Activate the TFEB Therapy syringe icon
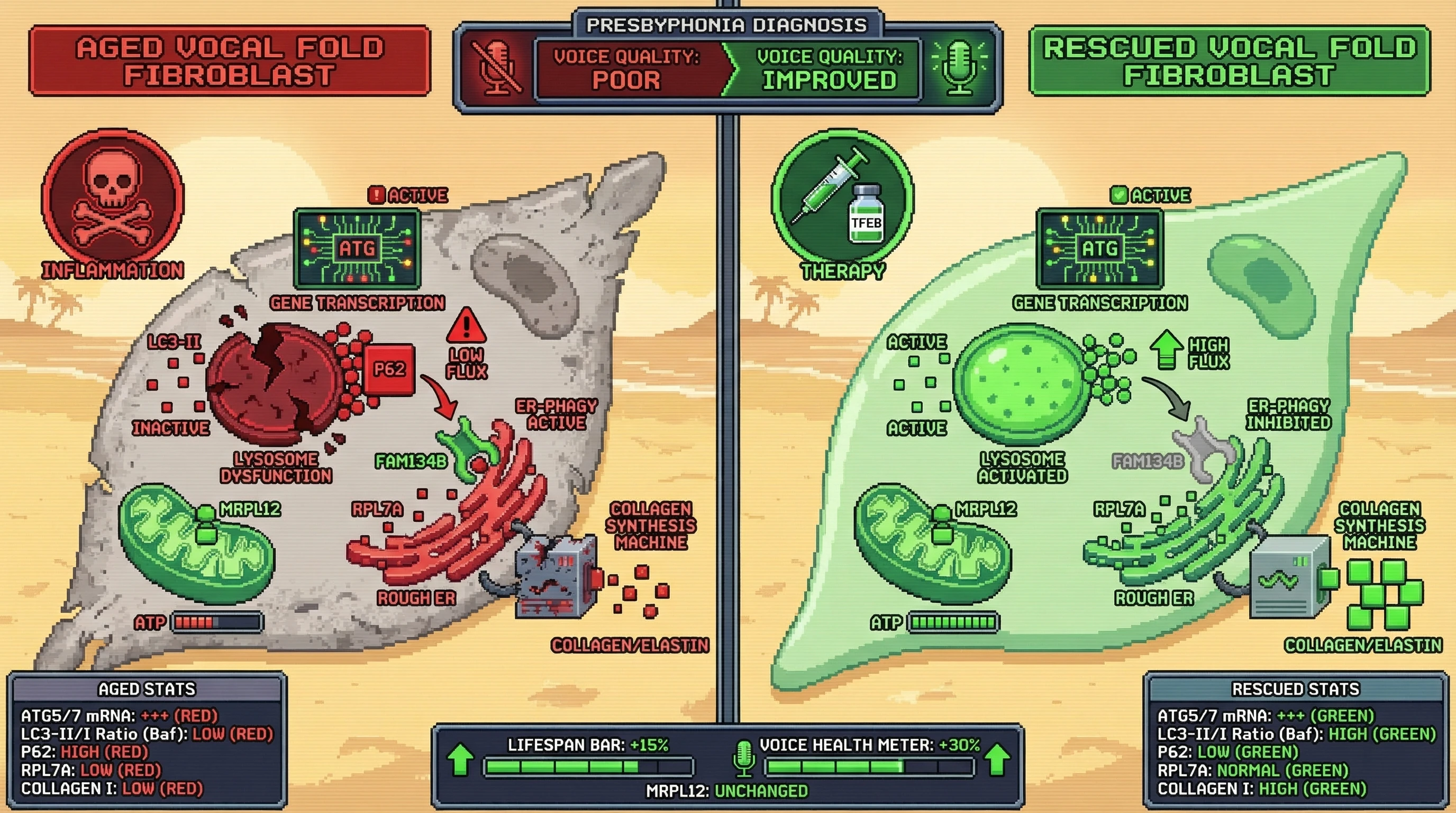Viewport: 1456px width, 813px height. click(x=842, y=198)
